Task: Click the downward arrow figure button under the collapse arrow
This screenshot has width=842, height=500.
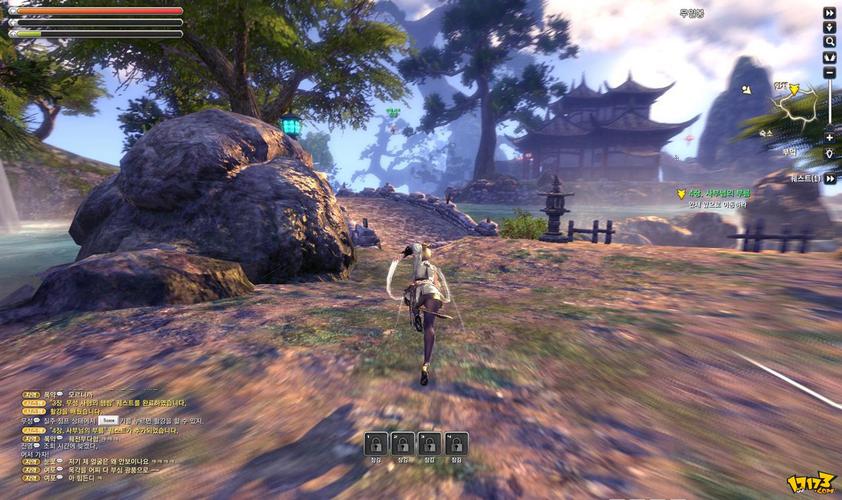Action: (x=829, y=28)
